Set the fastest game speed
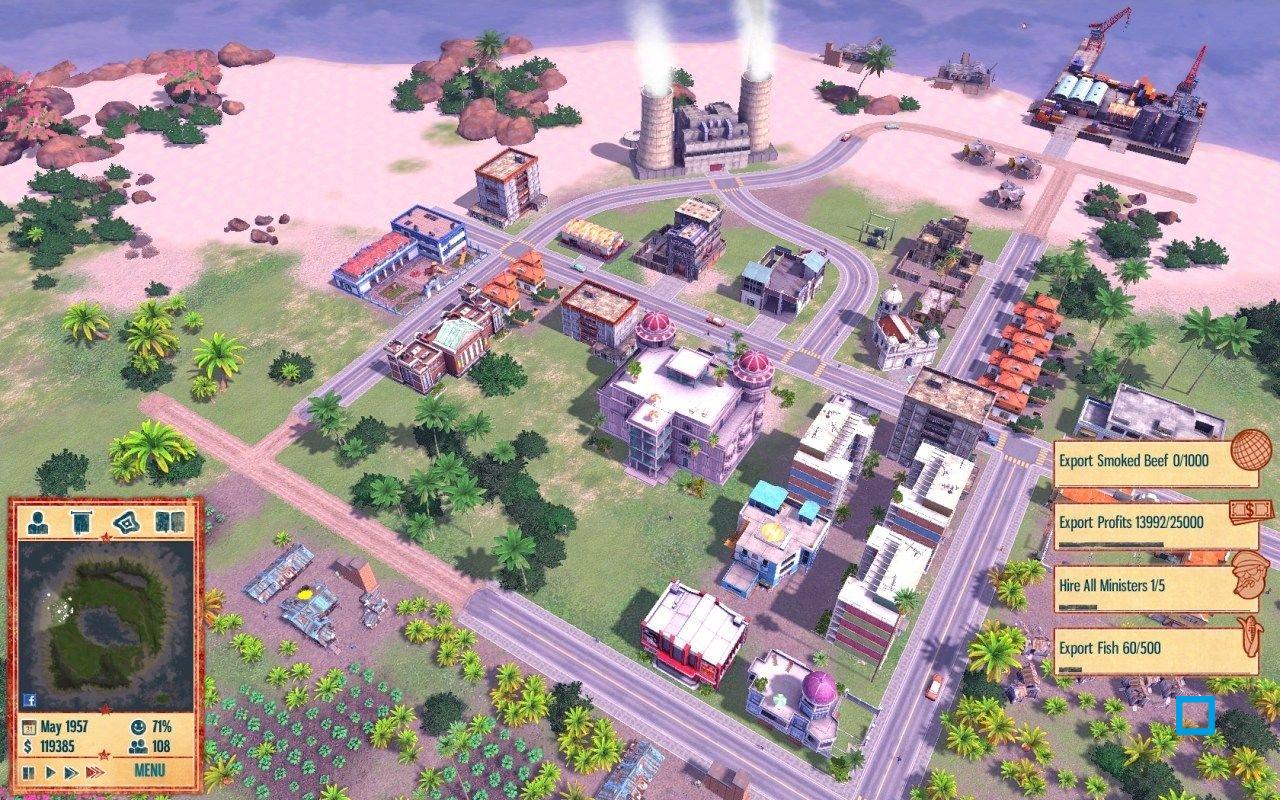This screenshot has height=800, width=1280. click(x=92, y=770)
